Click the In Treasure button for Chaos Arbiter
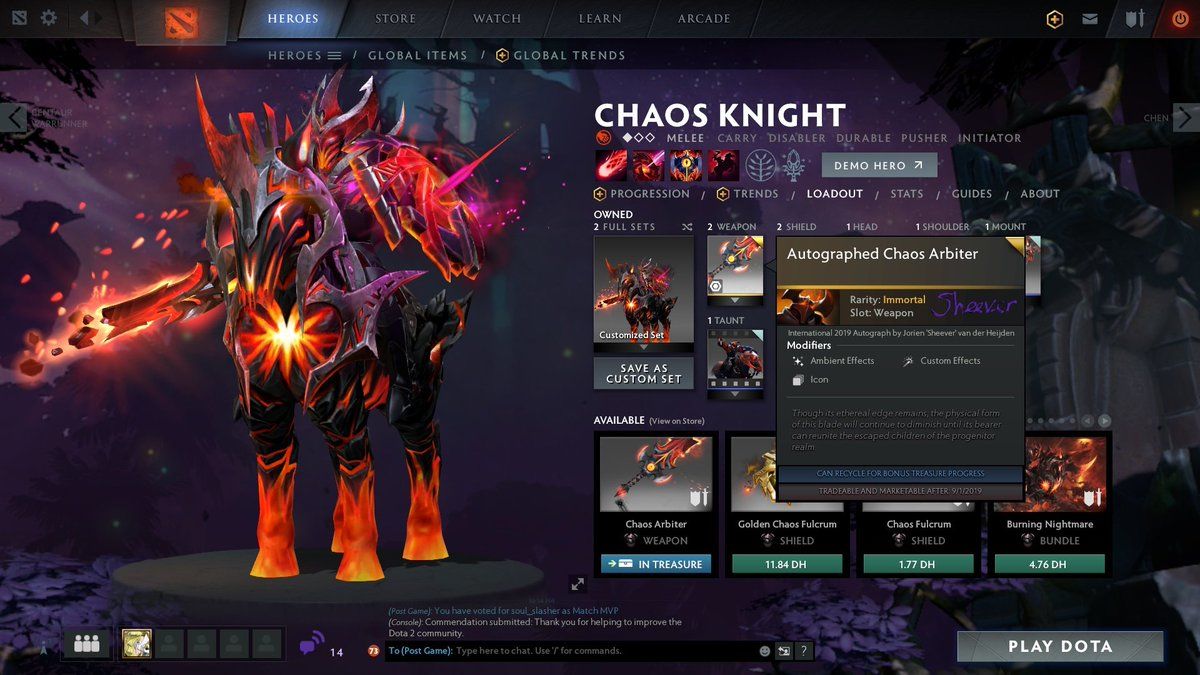Viewport: 1200px width, 675px height. [x=656, y=564]
